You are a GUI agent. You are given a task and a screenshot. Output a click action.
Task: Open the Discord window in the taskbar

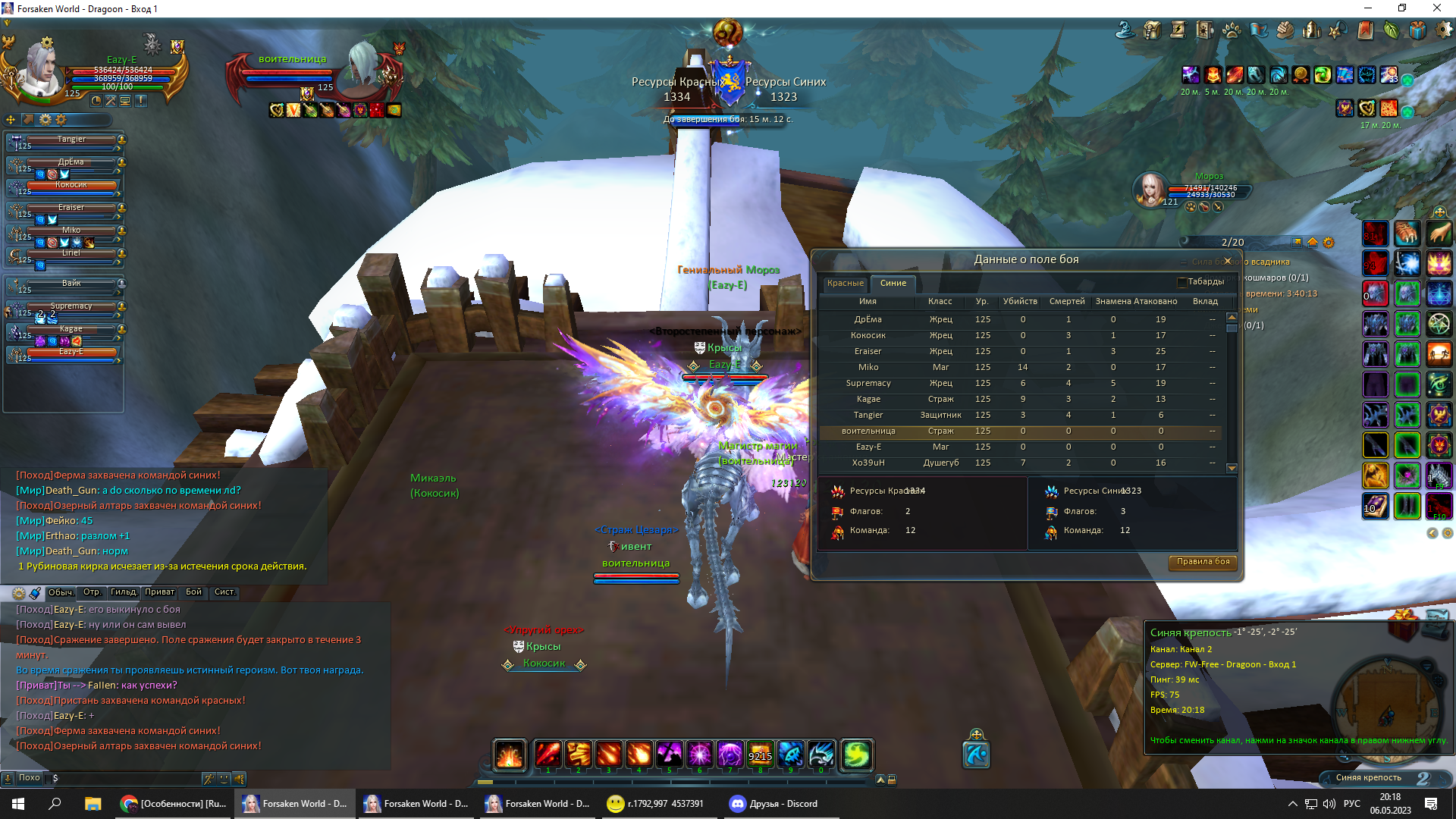pyautogui.click(x=773, y=804)
